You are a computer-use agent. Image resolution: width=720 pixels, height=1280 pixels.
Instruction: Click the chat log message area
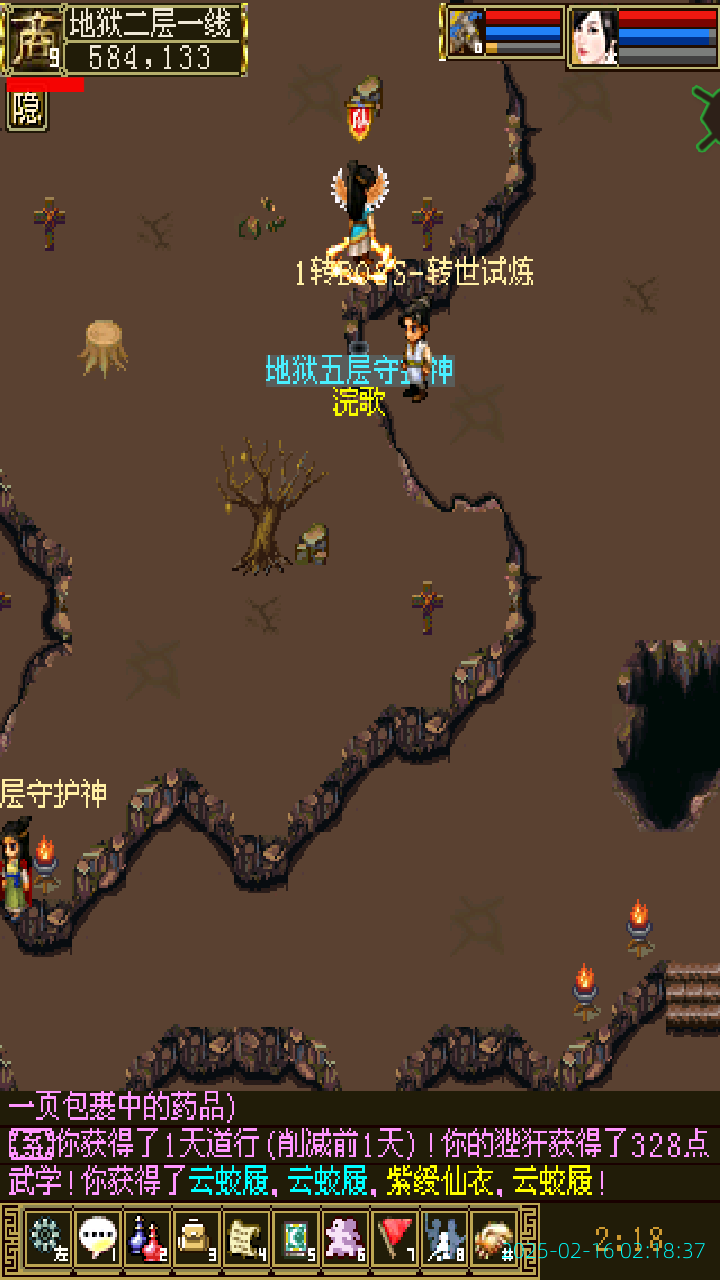[360, 1145]
